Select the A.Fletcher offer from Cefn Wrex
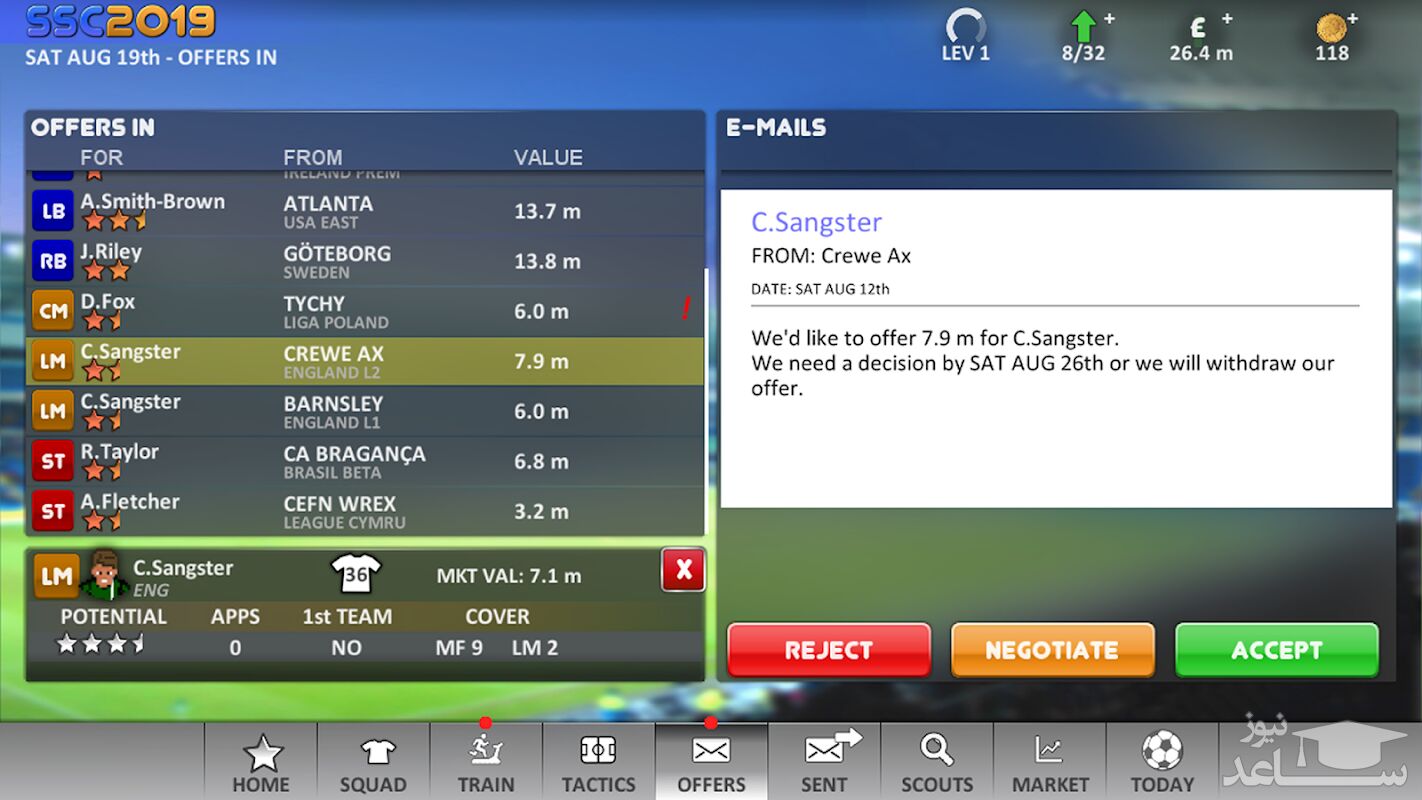This screenshot has width=1422, height=800. (x=365, y=511)
